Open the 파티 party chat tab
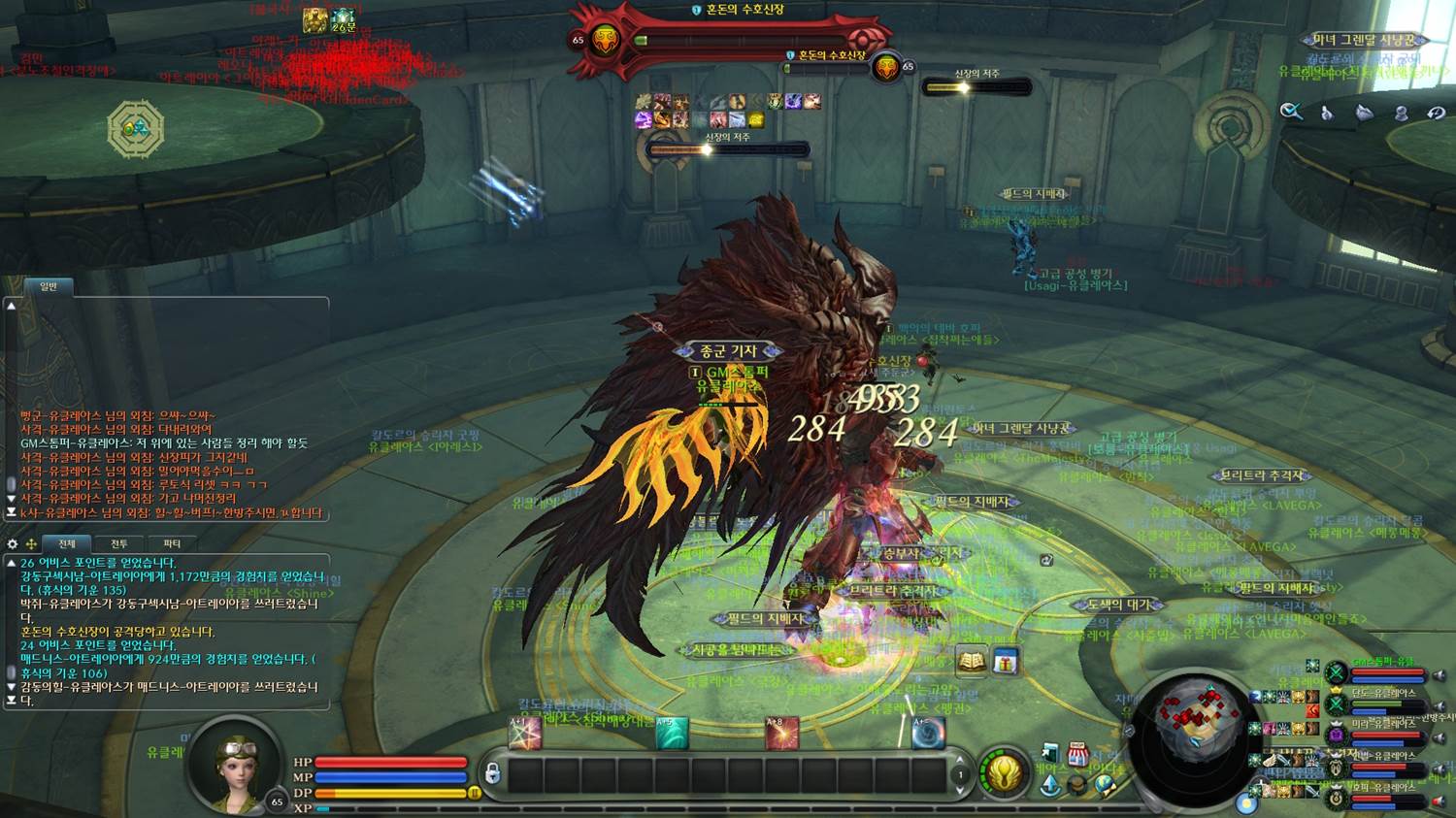1456x818 pixels. [172, 544]
